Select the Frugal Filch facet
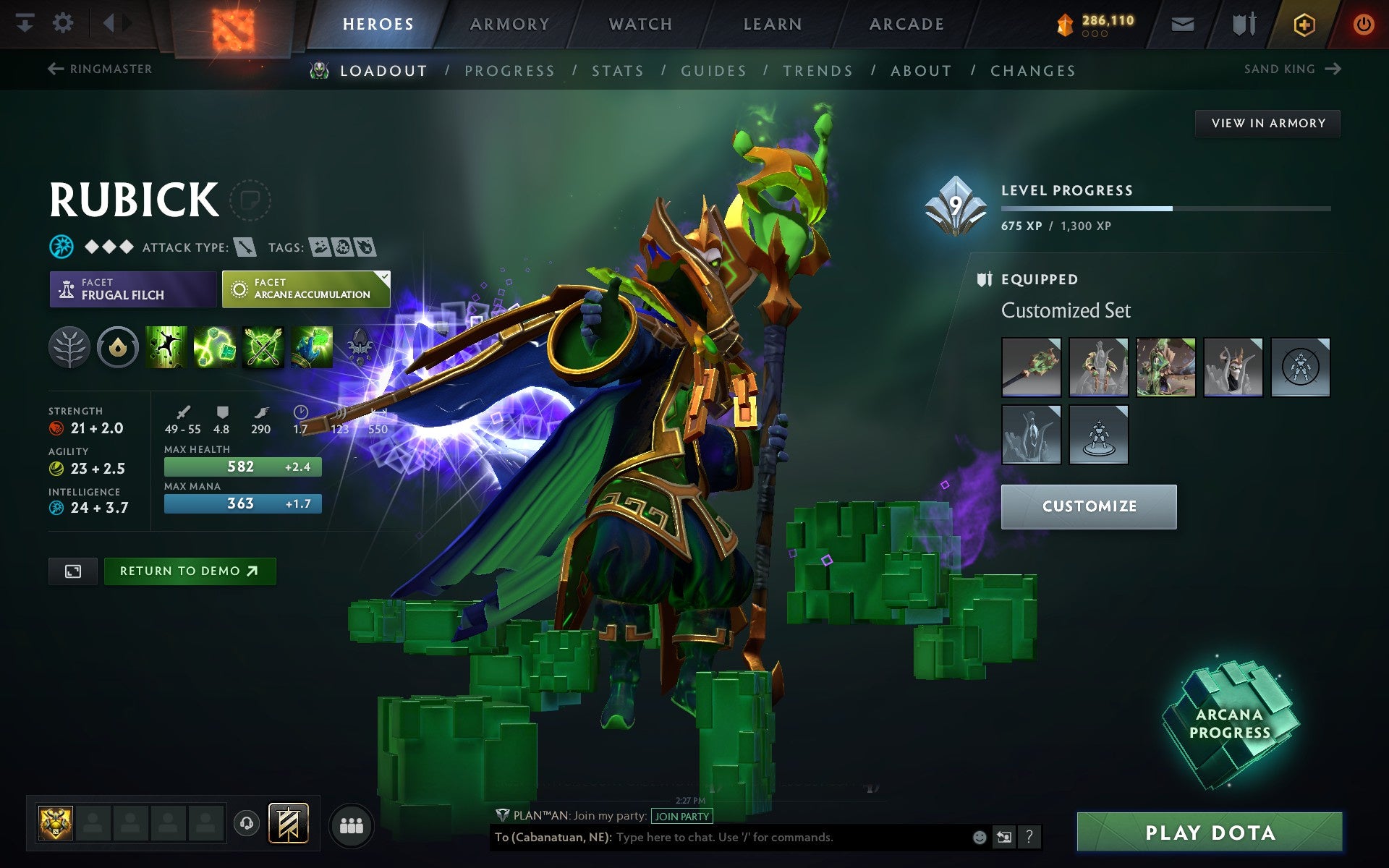This screenshot has width=1389, height=868. (132, 289)
